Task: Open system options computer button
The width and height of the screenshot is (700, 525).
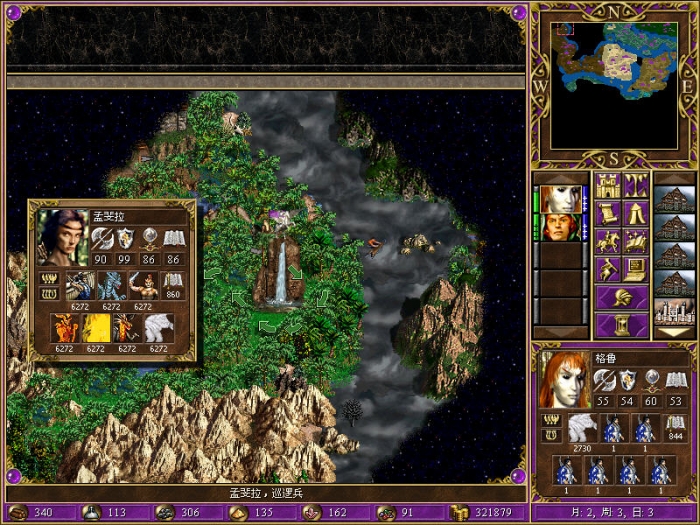Action: [636, 269]
